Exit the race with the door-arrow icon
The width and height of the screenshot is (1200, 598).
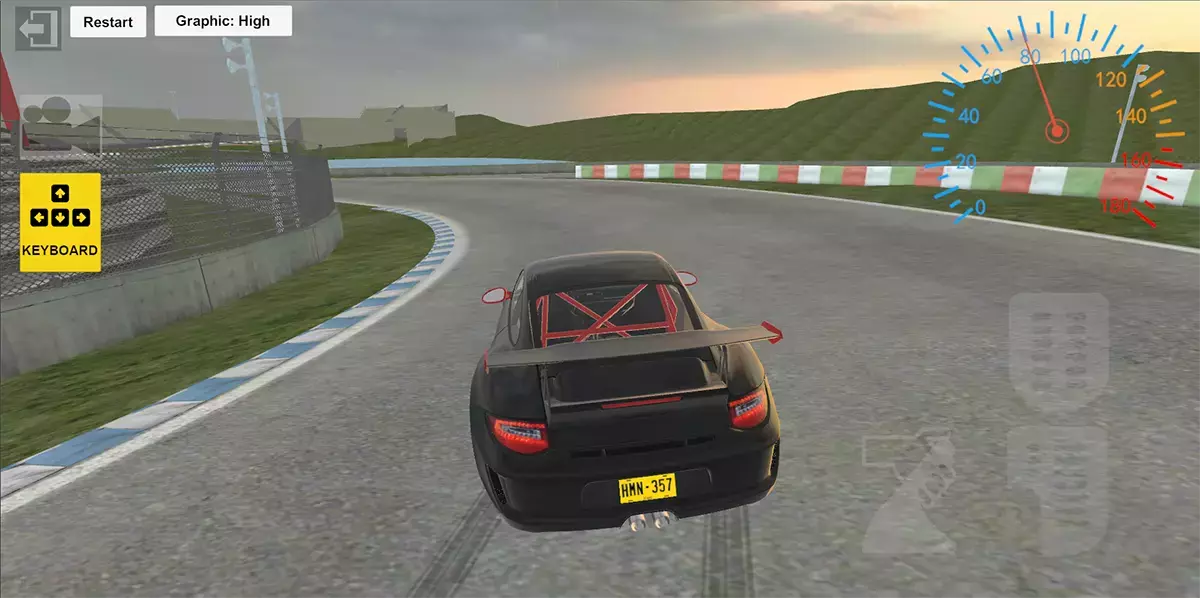[38, 28]
